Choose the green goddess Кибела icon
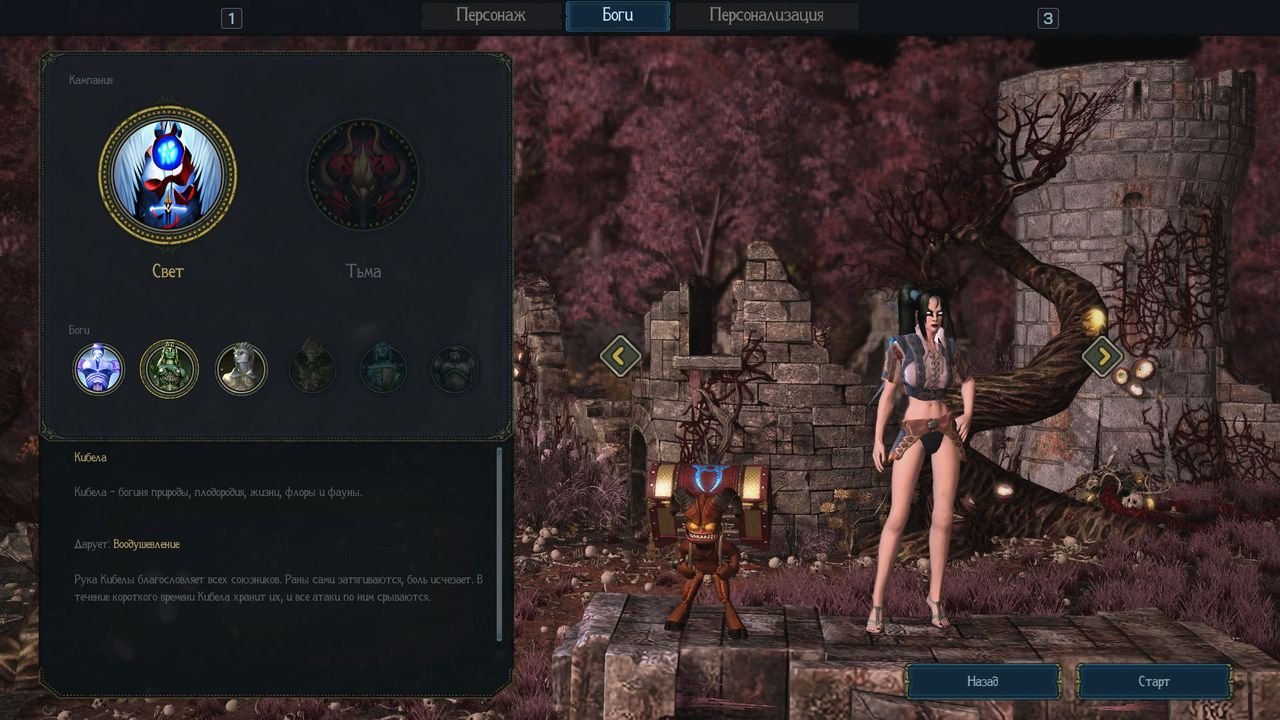Viewport: 1280px width, 720px height. tap(170, 369)
